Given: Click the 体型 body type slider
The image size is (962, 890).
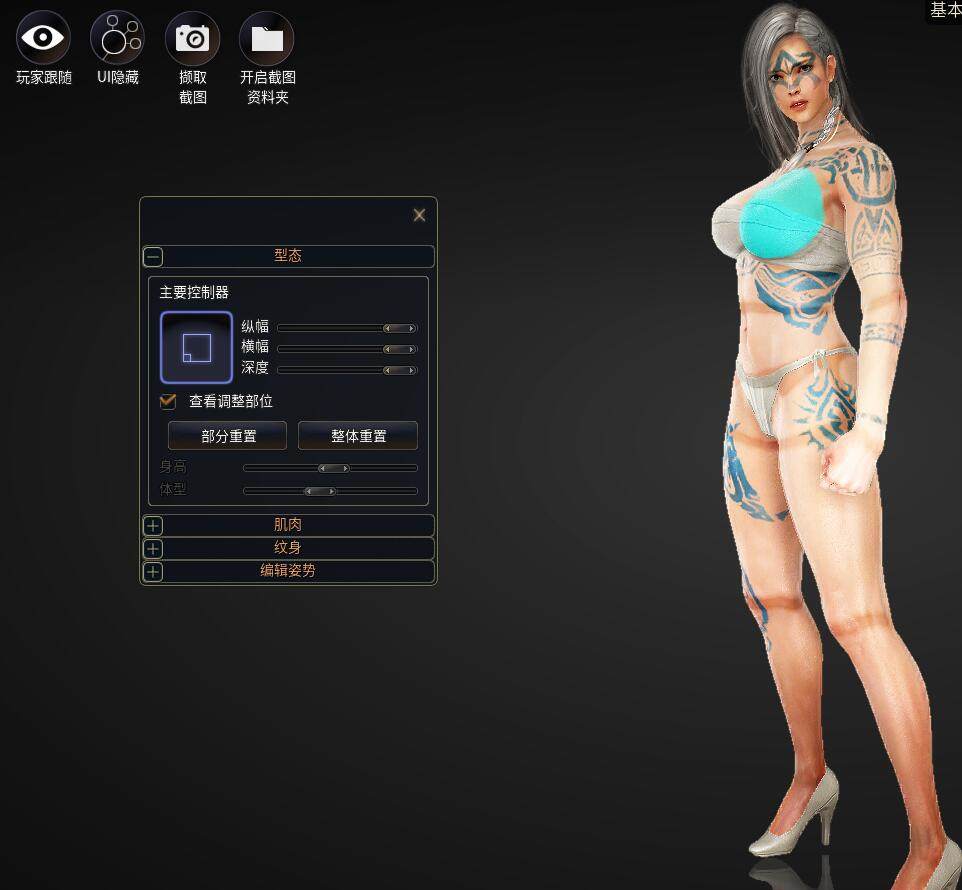Looking at the screenshot, I should tap(320, 491).
